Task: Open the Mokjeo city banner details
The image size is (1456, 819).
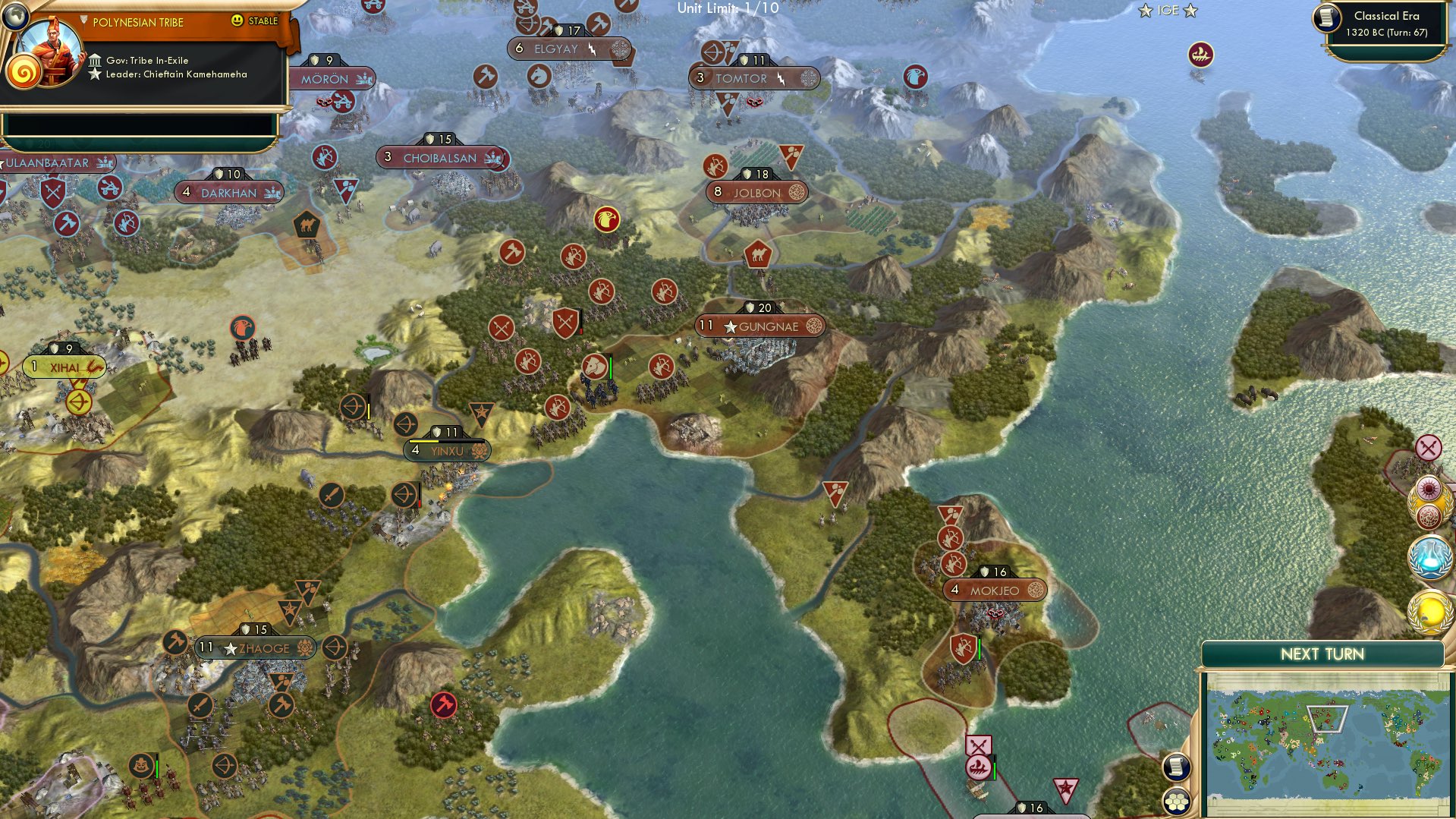Action: (x=994, y=589)
